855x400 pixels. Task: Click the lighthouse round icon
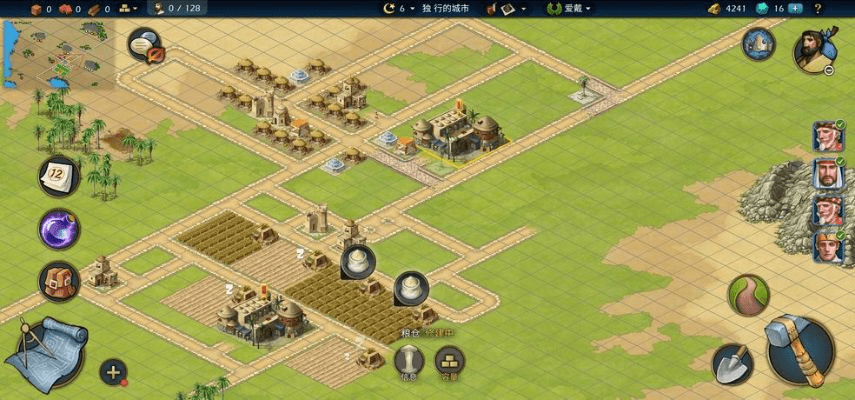click(759, 43)
